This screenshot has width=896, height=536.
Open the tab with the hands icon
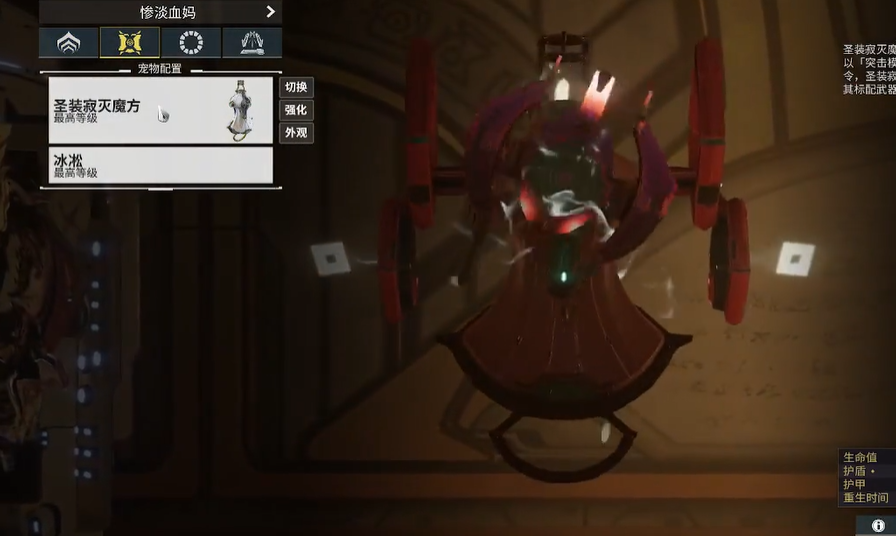(252, 43)
